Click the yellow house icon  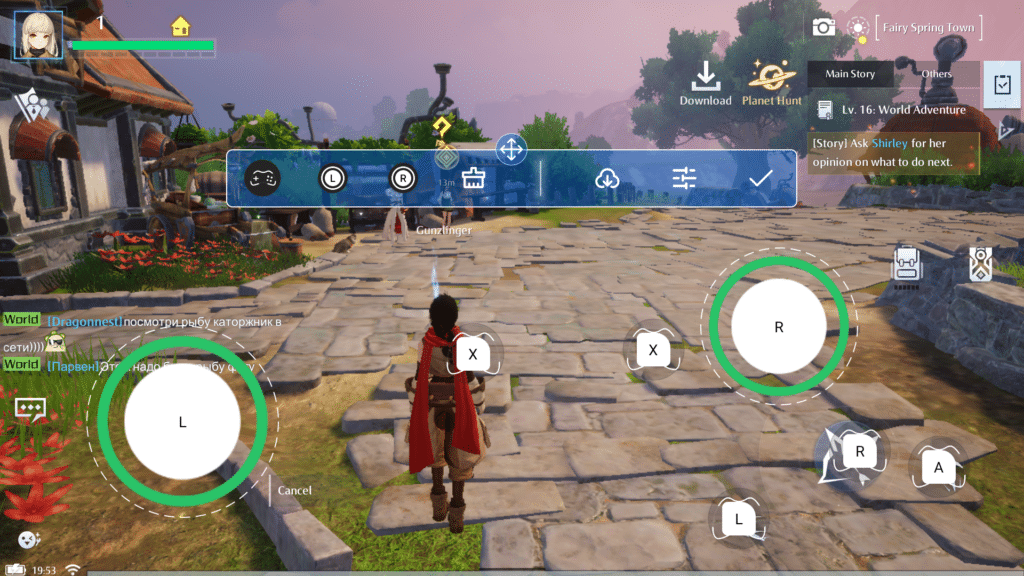181,26
